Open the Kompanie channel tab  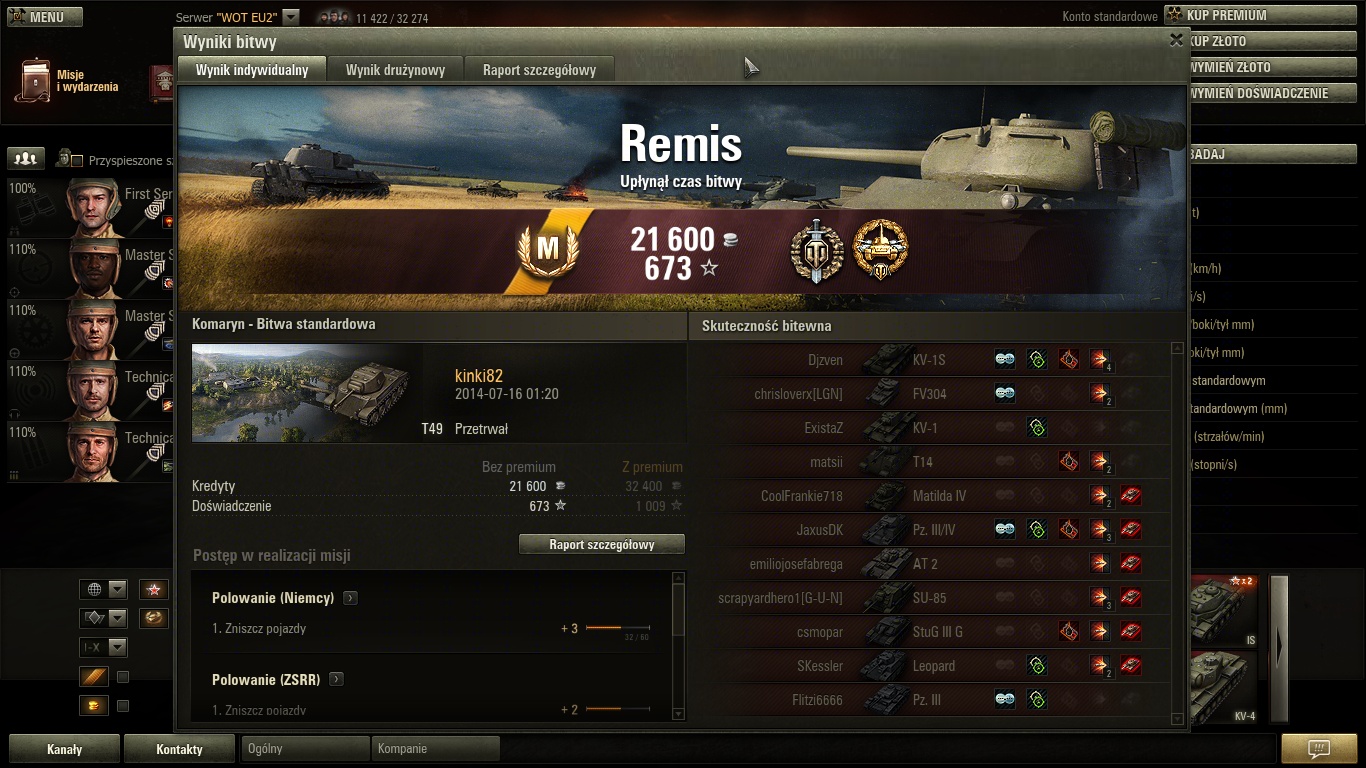coord(435,749)
